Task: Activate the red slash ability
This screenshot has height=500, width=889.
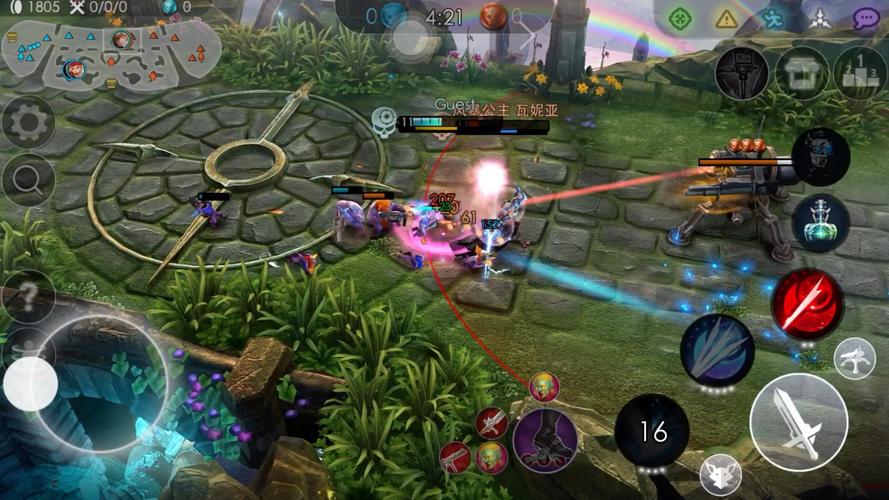Action: coord(807,304)
